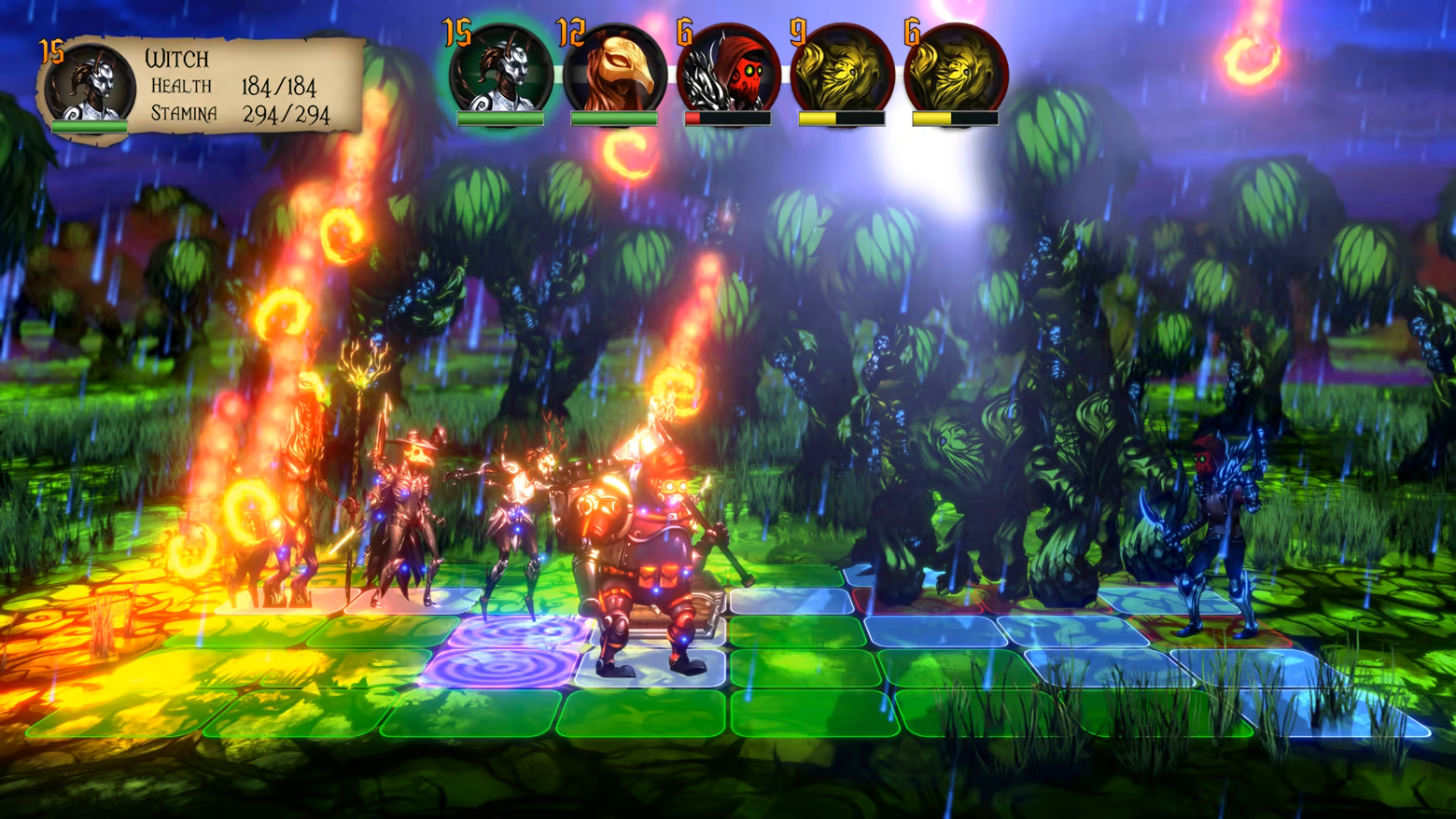Click the red enemy's depleted health bar

click(x=726, y=120)
